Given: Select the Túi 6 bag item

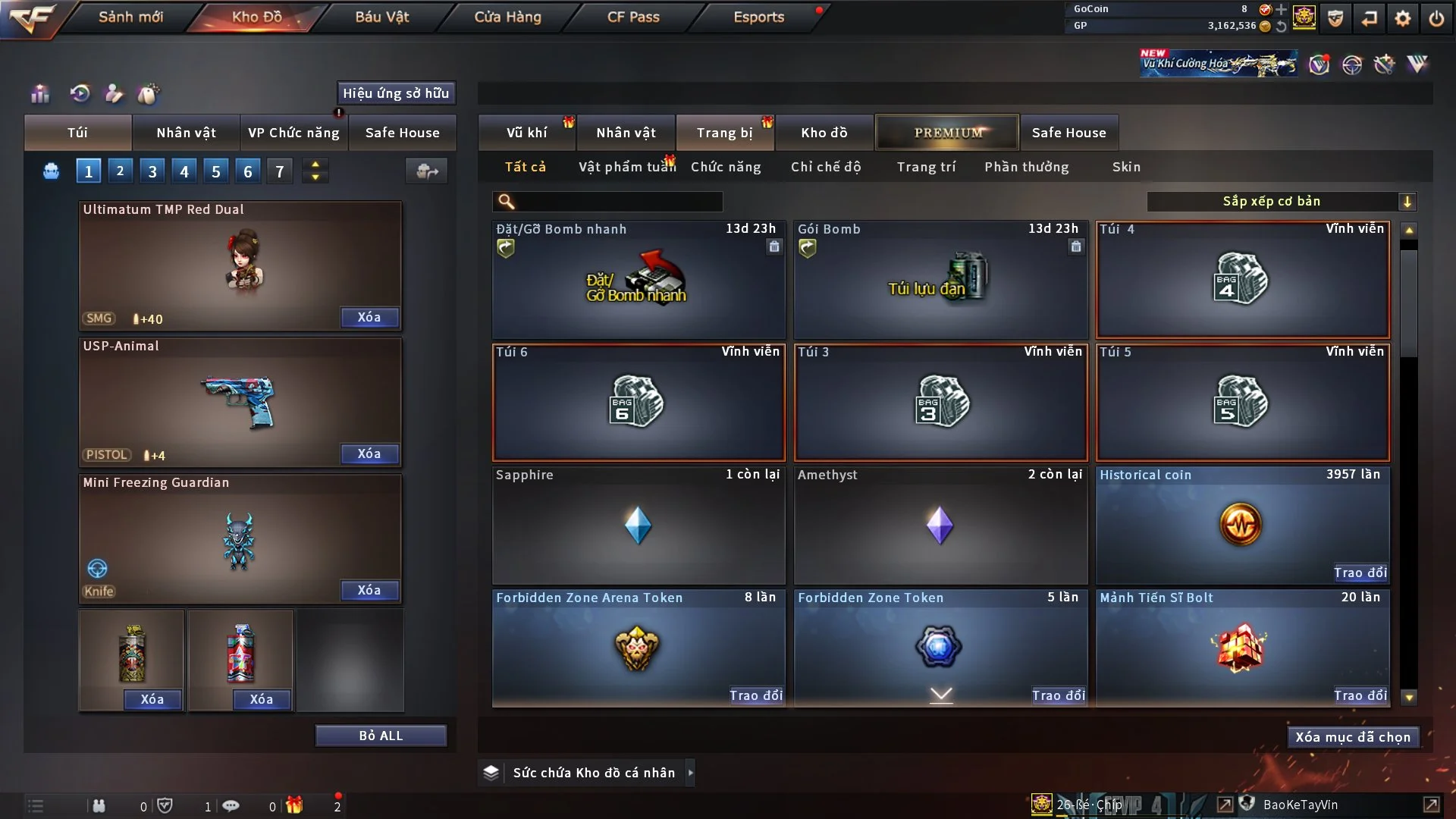Looking at the screenshot, I should click(x=638, y=403).
